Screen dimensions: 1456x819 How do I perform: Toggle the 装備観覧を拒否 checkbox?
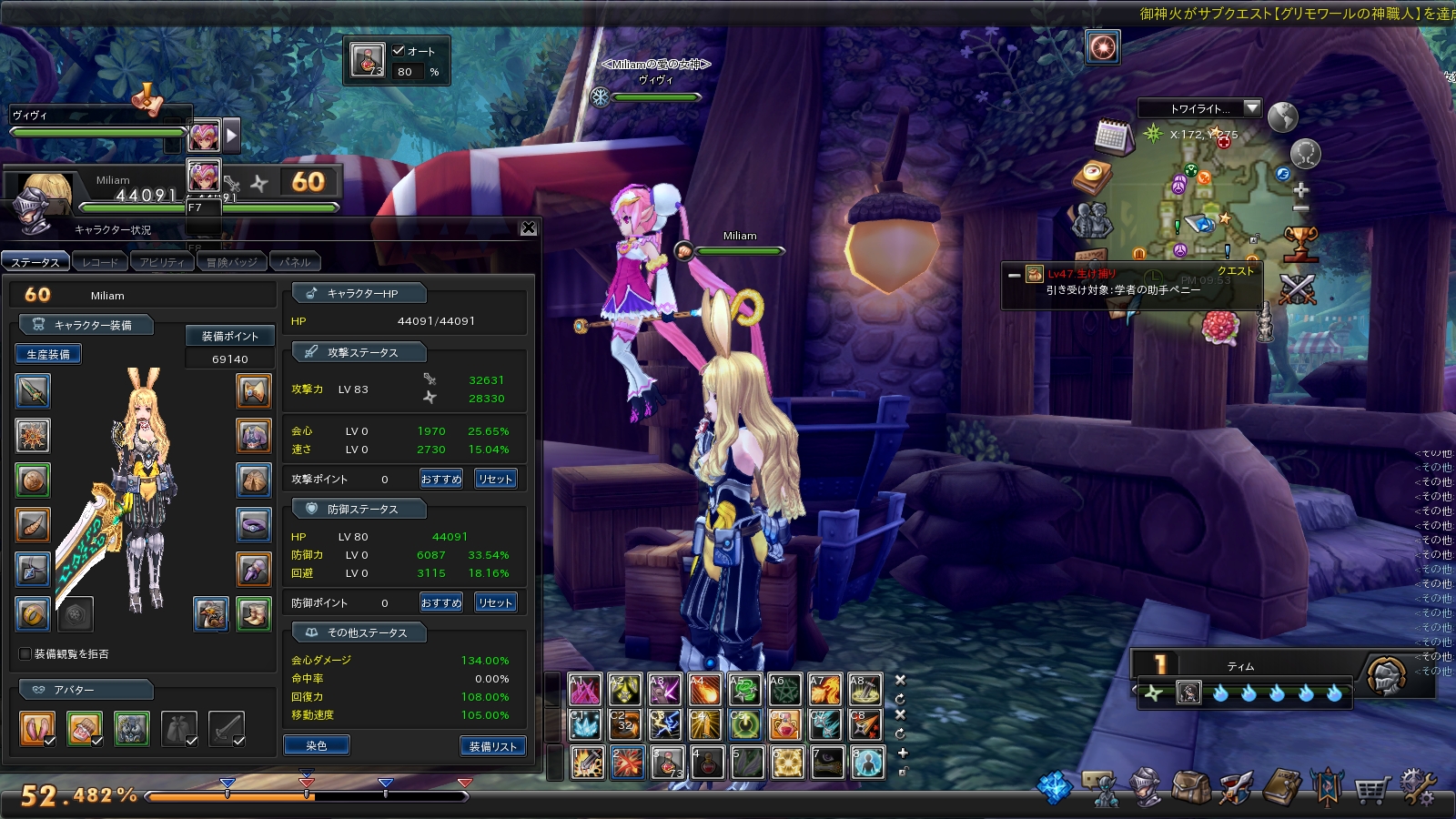tap(25, 653)
